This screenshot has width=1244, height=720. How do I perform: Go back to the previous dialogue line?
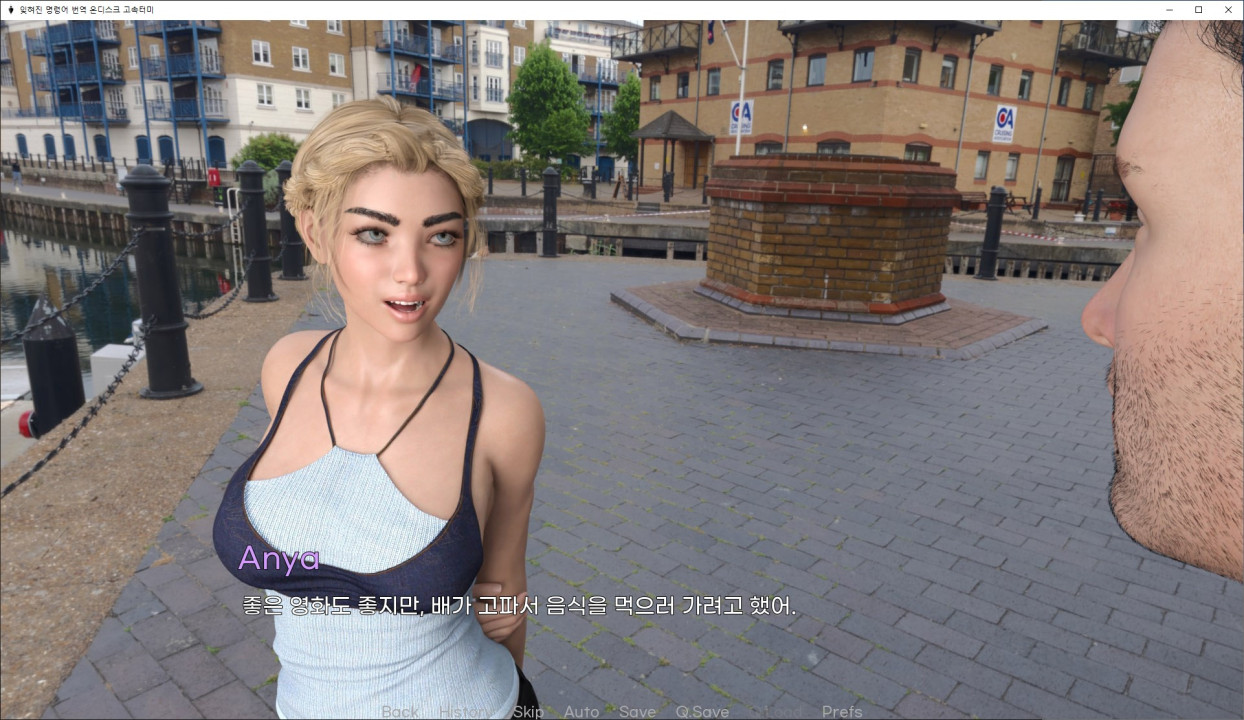coord(400,712)
